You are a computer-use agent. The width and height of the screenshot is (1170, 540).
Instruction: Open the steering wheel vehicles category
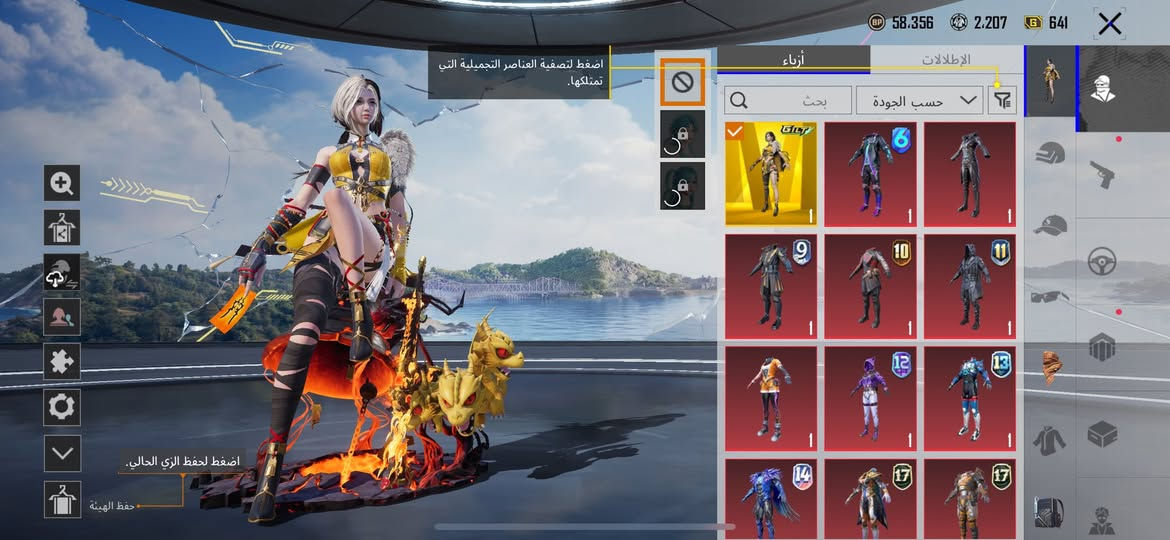(x=1103, y=262)
